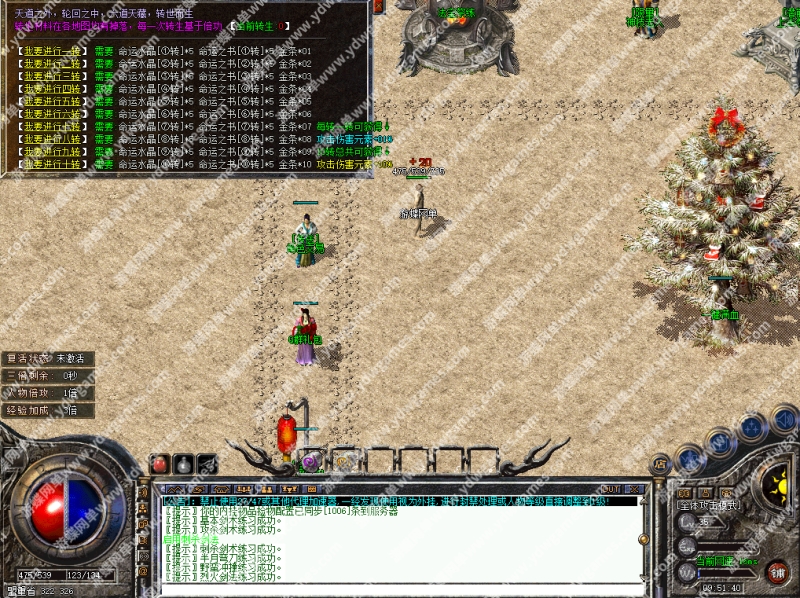Screen dimensions: 800x598
Task: Click the 我要进行八转 rebirth option
Action: click(x=52, y=139)
